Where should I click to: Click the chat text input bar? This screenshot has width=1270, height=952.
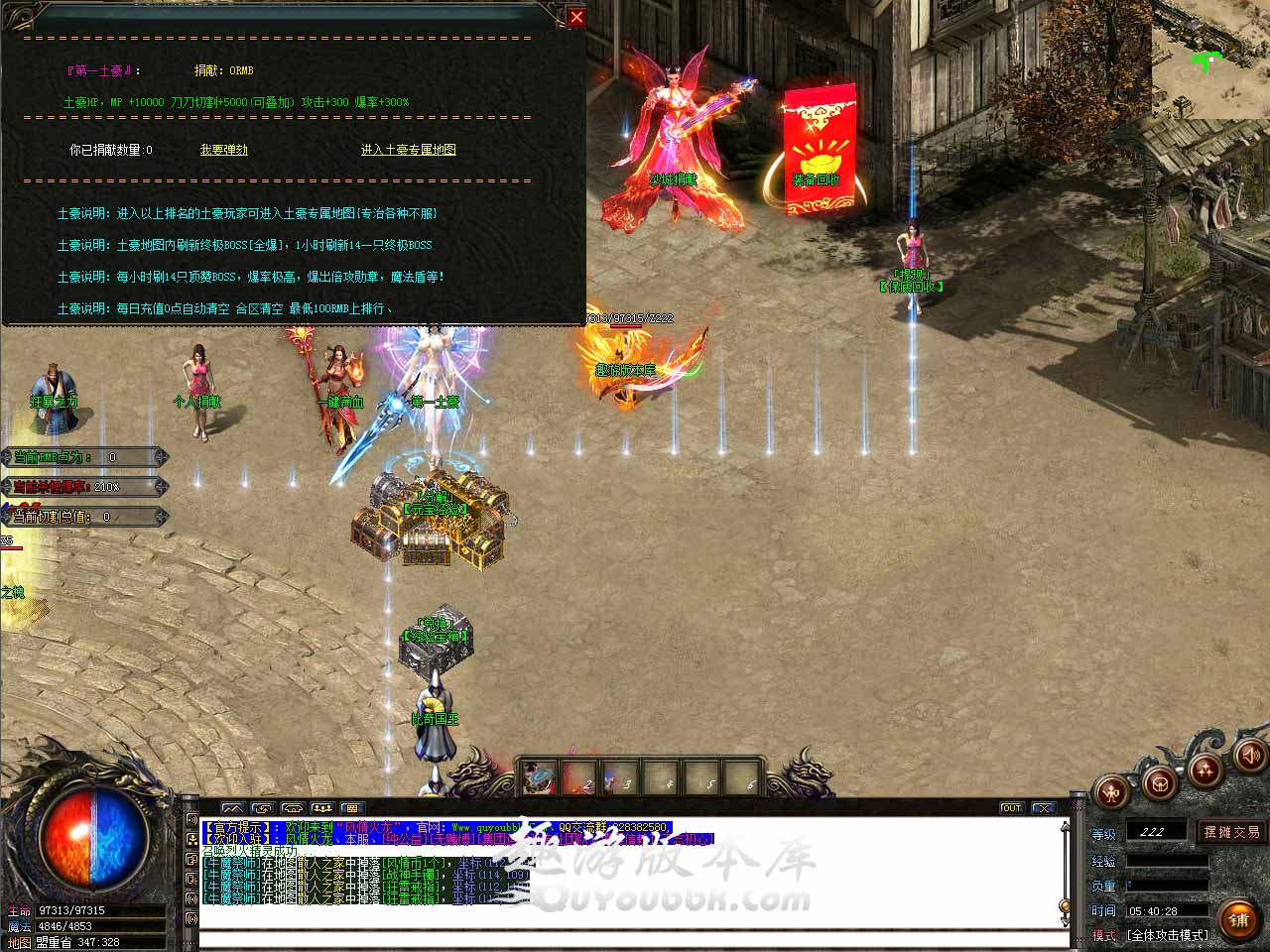click(x=633, y=940)
